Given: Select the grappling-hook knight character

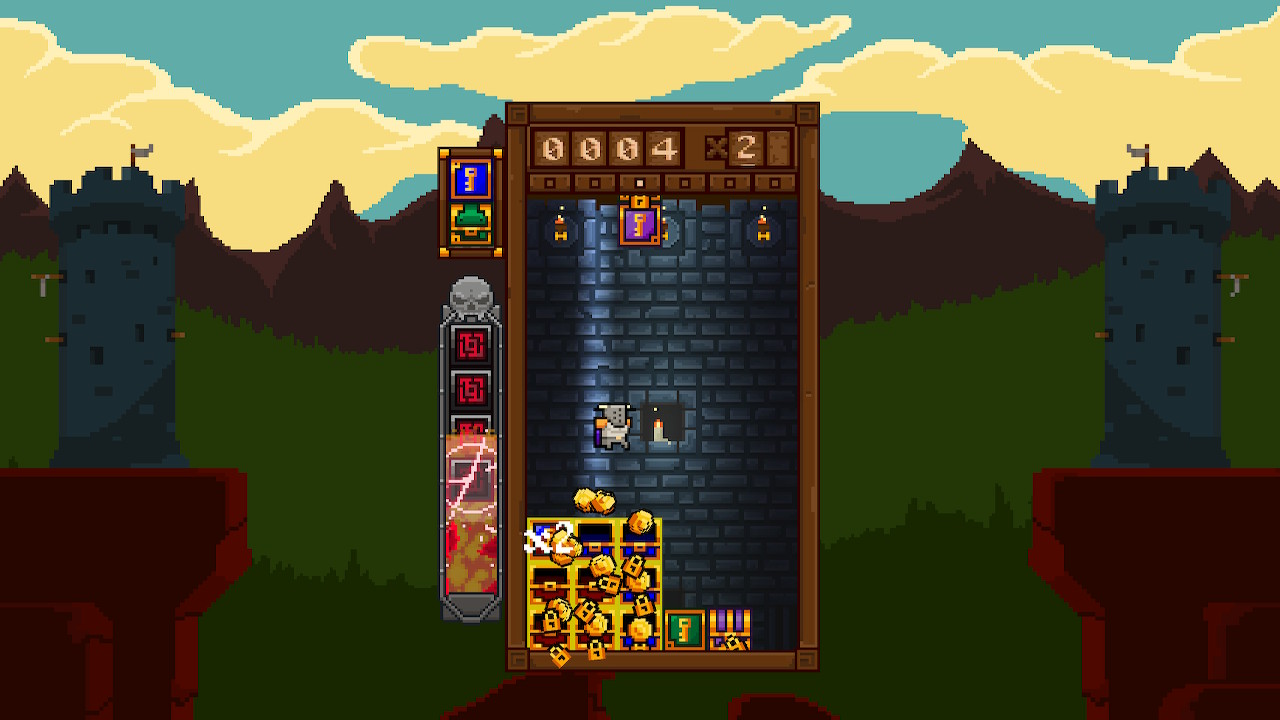Looking at the screenshot, I should click(613, 427).
